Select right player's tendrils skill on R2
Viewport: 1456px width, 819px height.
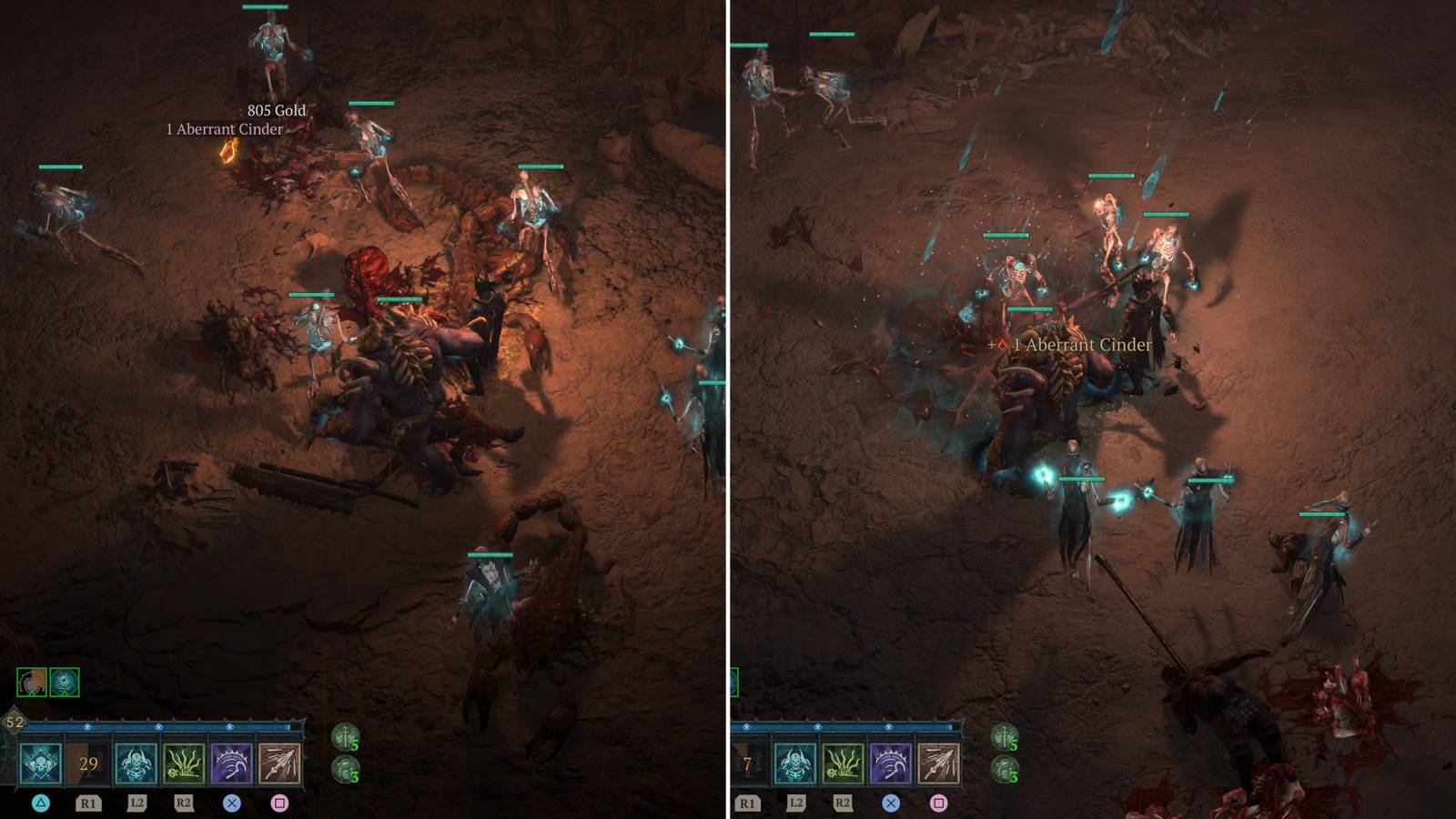point(844,764)
